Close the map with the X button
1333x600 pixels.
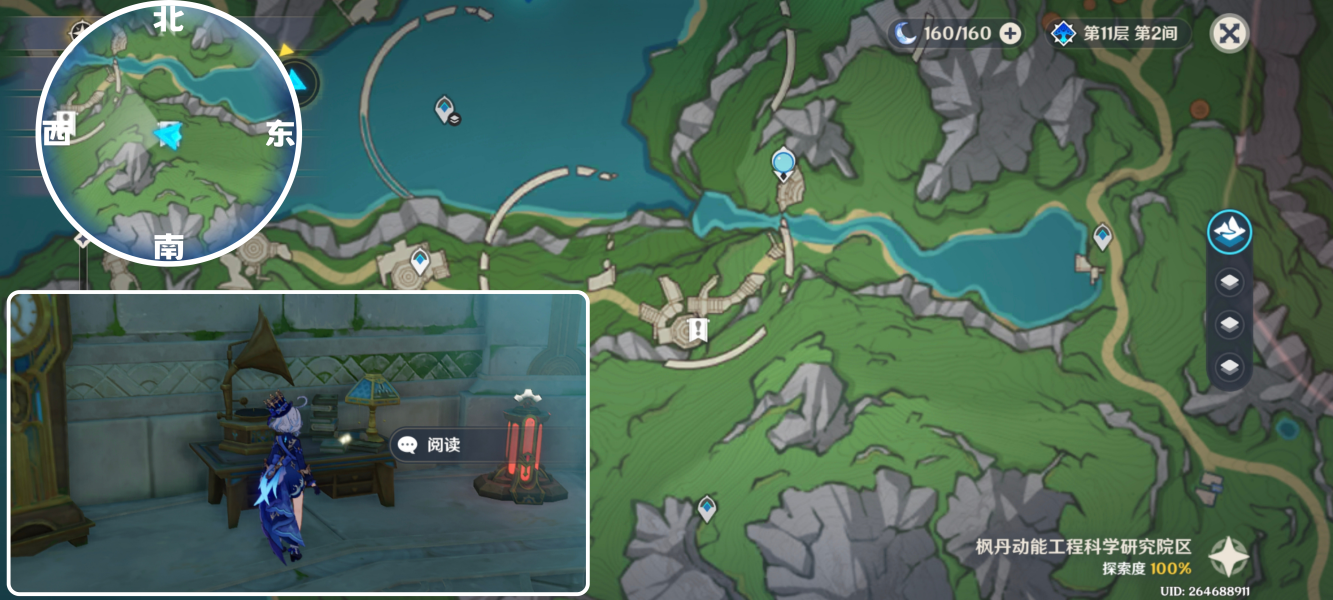point(1229,34)
